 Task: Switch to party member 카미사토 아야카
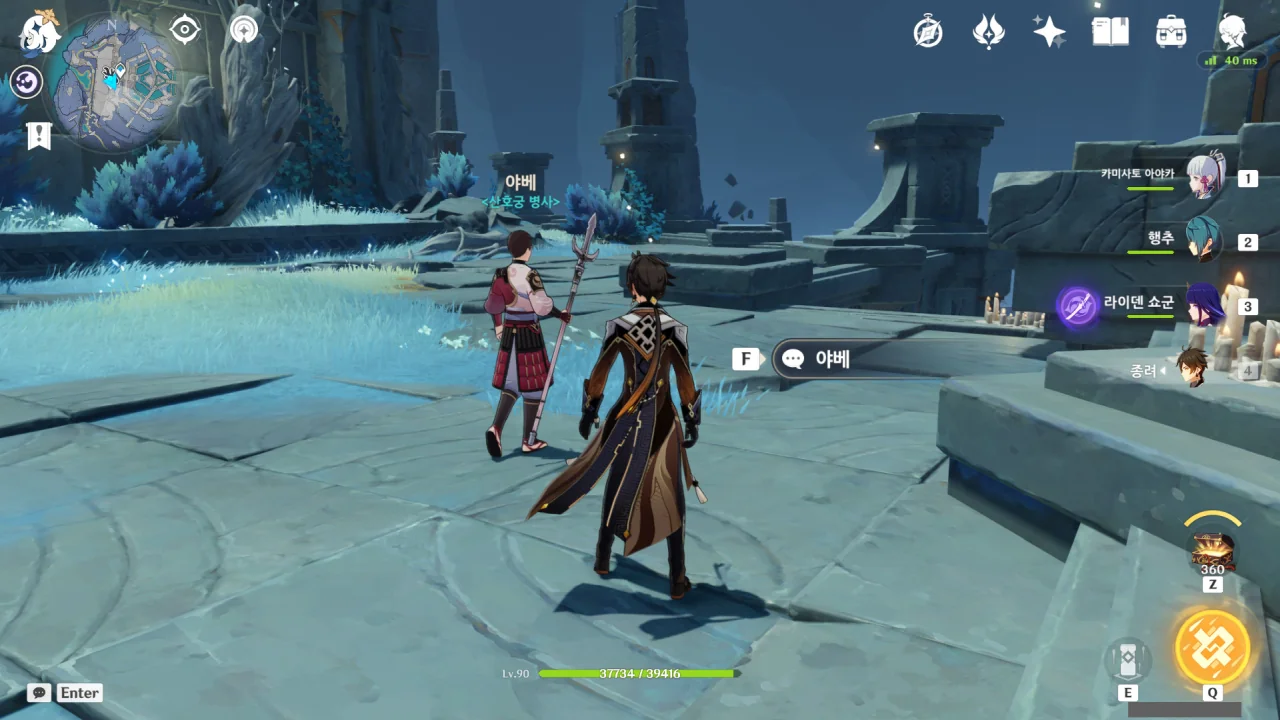click(1204, 178)
